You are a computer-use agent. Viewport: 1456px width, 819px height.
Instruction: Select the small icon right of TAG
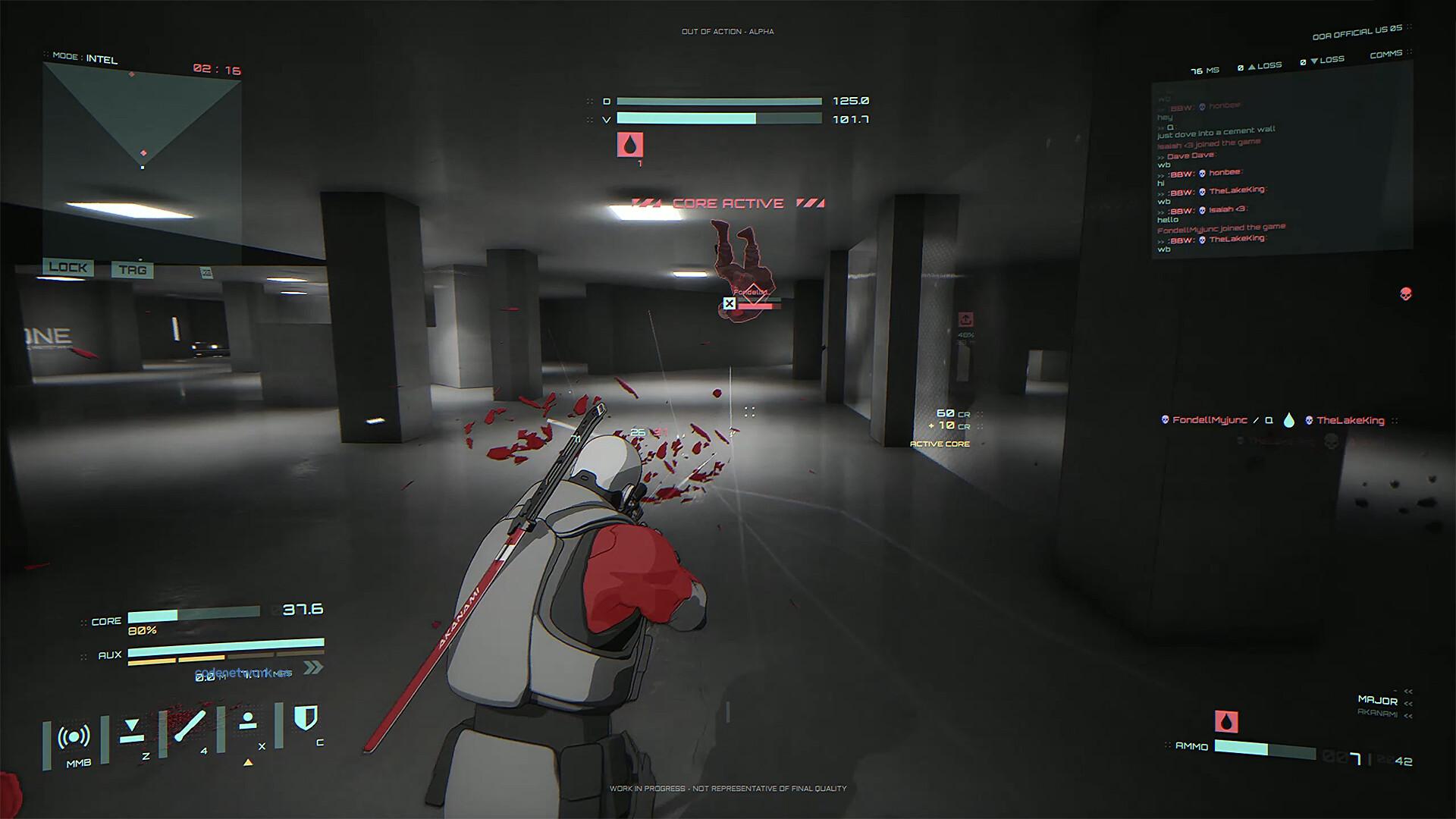(x=206, y=272)
